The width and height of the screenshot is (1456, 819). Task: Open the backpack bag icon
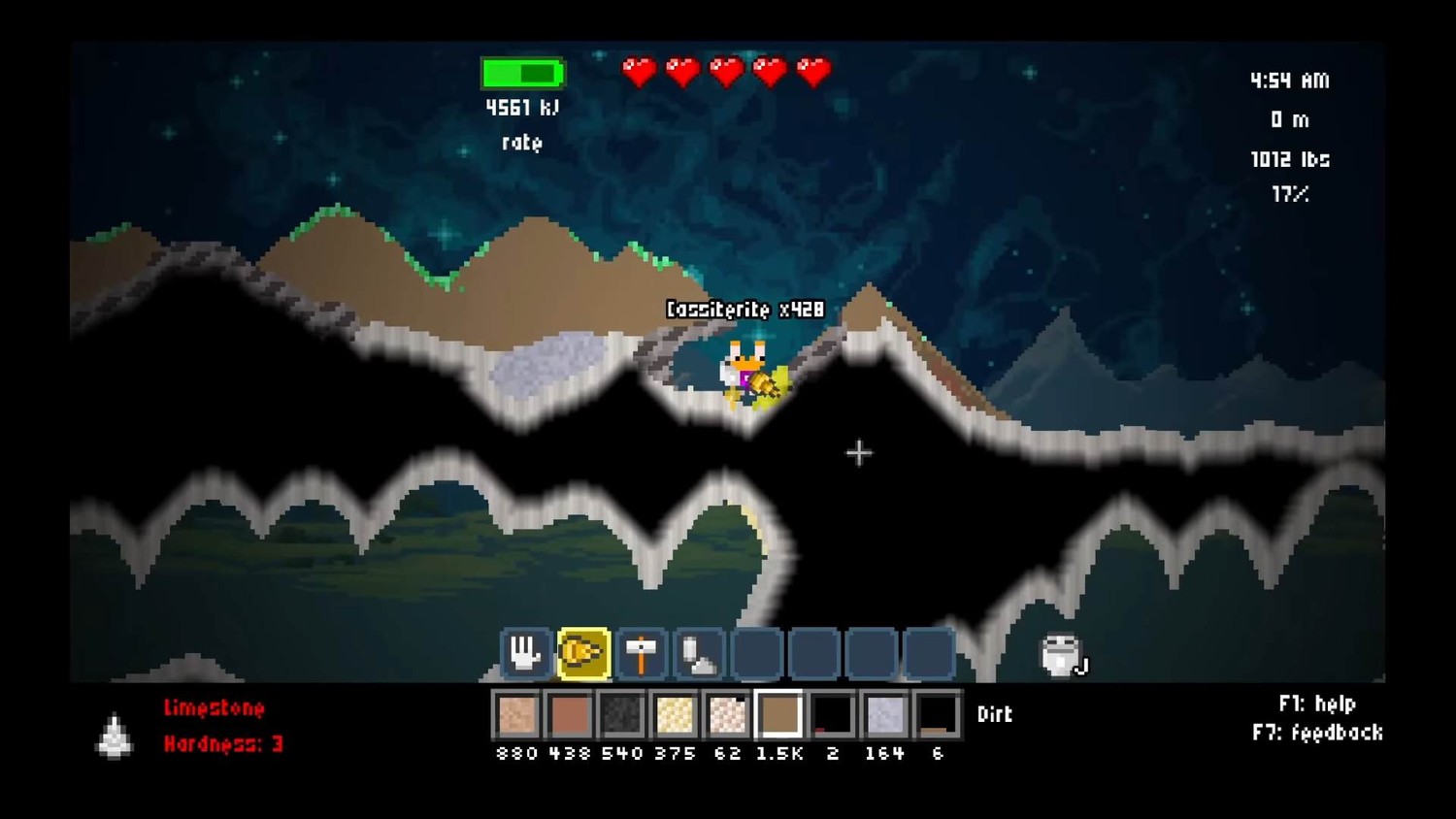coord(1061,656)
